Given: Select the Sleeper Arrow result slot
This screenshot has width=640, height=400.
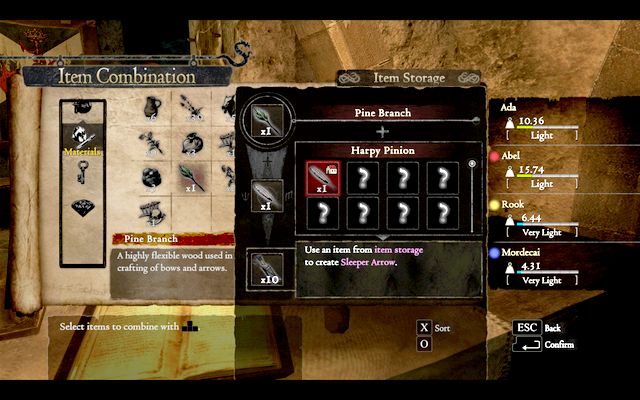Looking at the screenshot, I should (265, 266).
